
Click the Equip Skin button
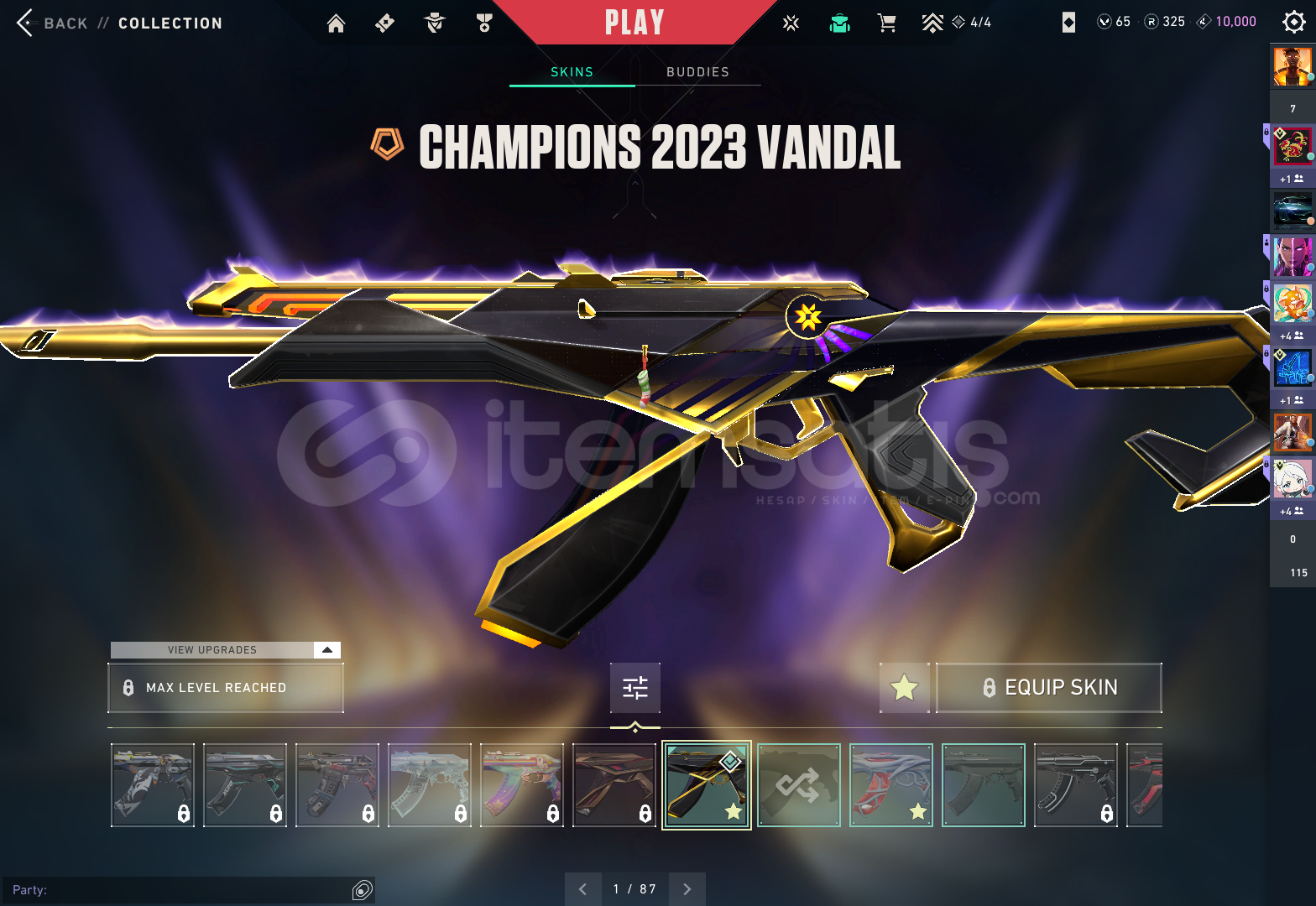pyautogui.click(x=1048, y=687)
